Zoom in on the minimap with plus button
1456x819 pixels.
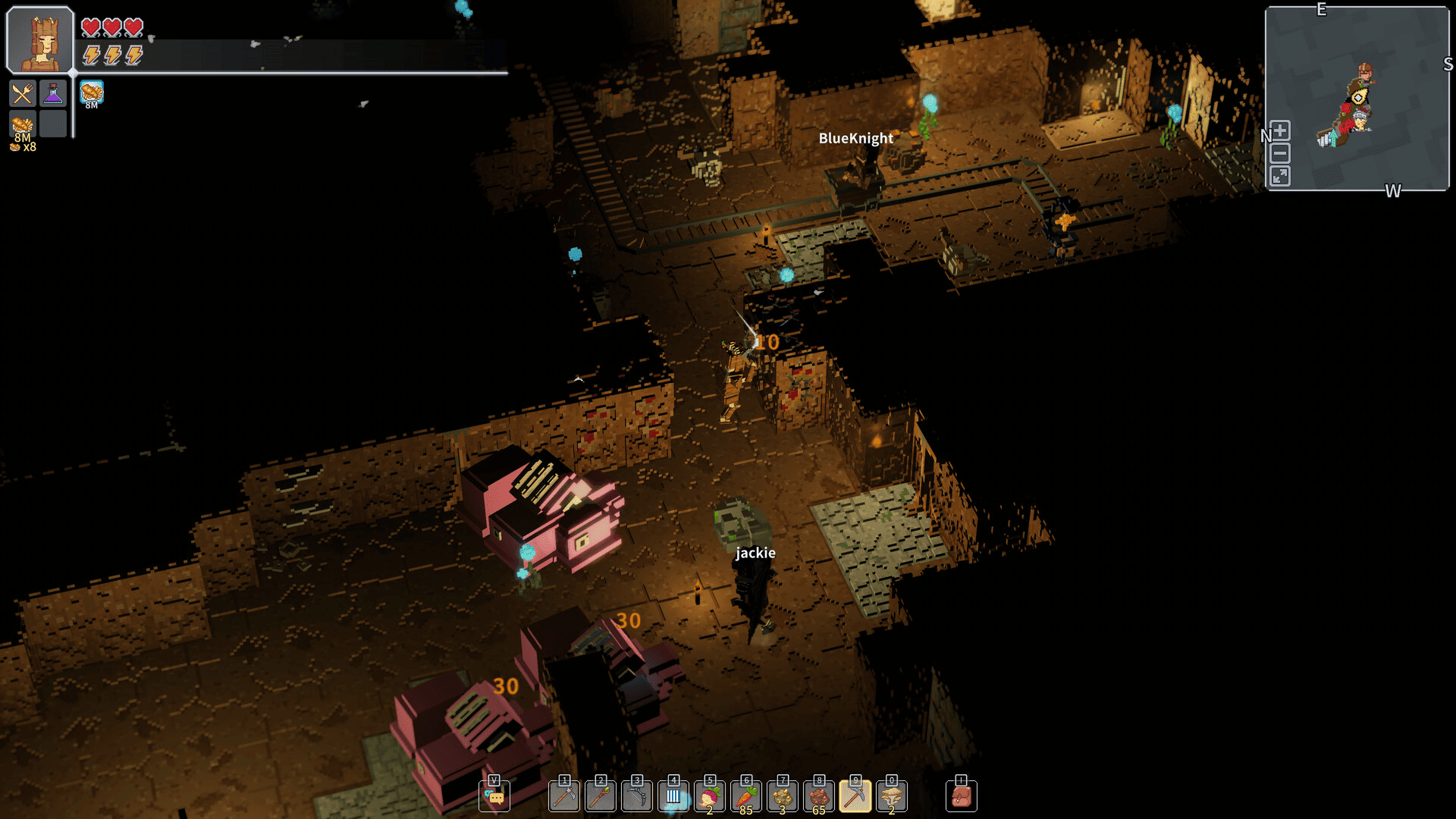point(1279,130)
